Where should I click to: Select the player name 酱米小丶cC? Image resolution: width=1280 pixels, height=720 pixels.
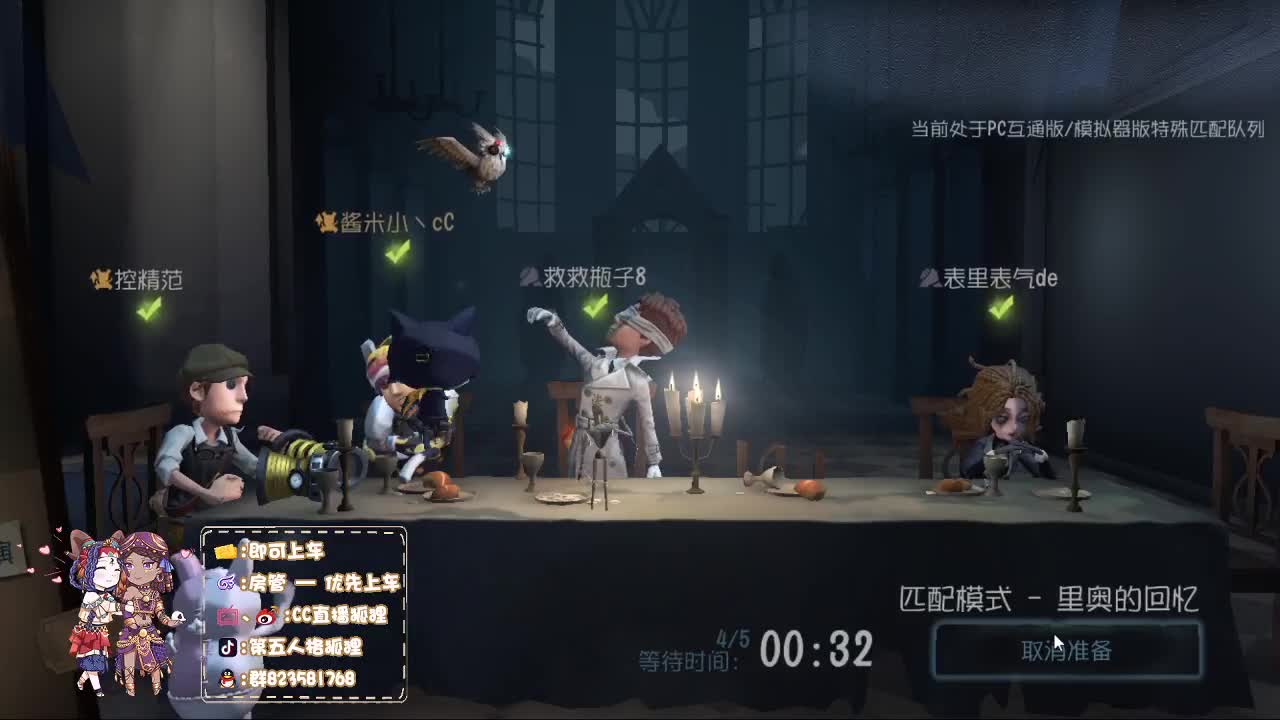(x=395, y=222)
